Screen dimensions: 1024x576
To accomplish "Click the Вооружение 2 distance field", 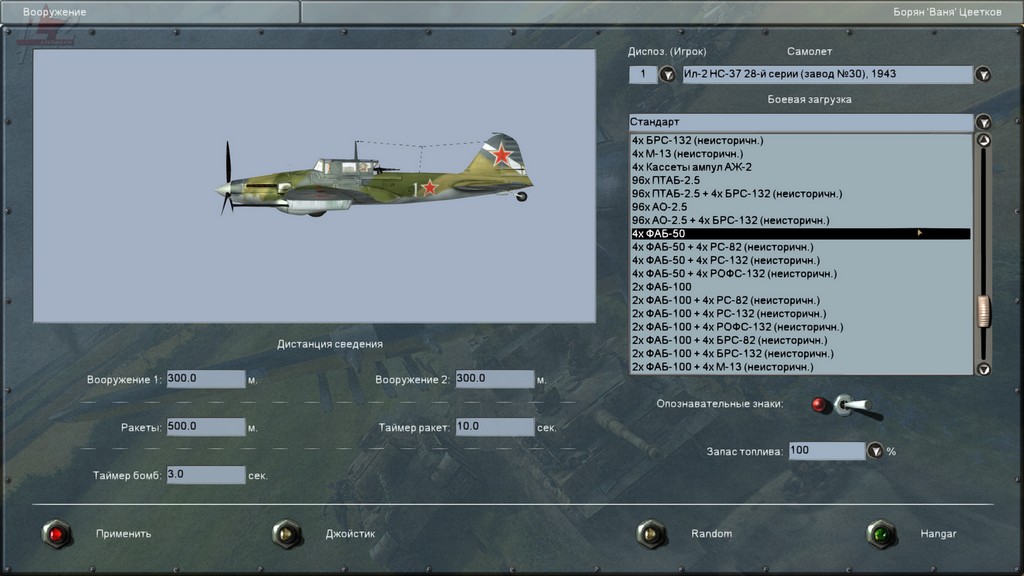I will tap(494, 379).
